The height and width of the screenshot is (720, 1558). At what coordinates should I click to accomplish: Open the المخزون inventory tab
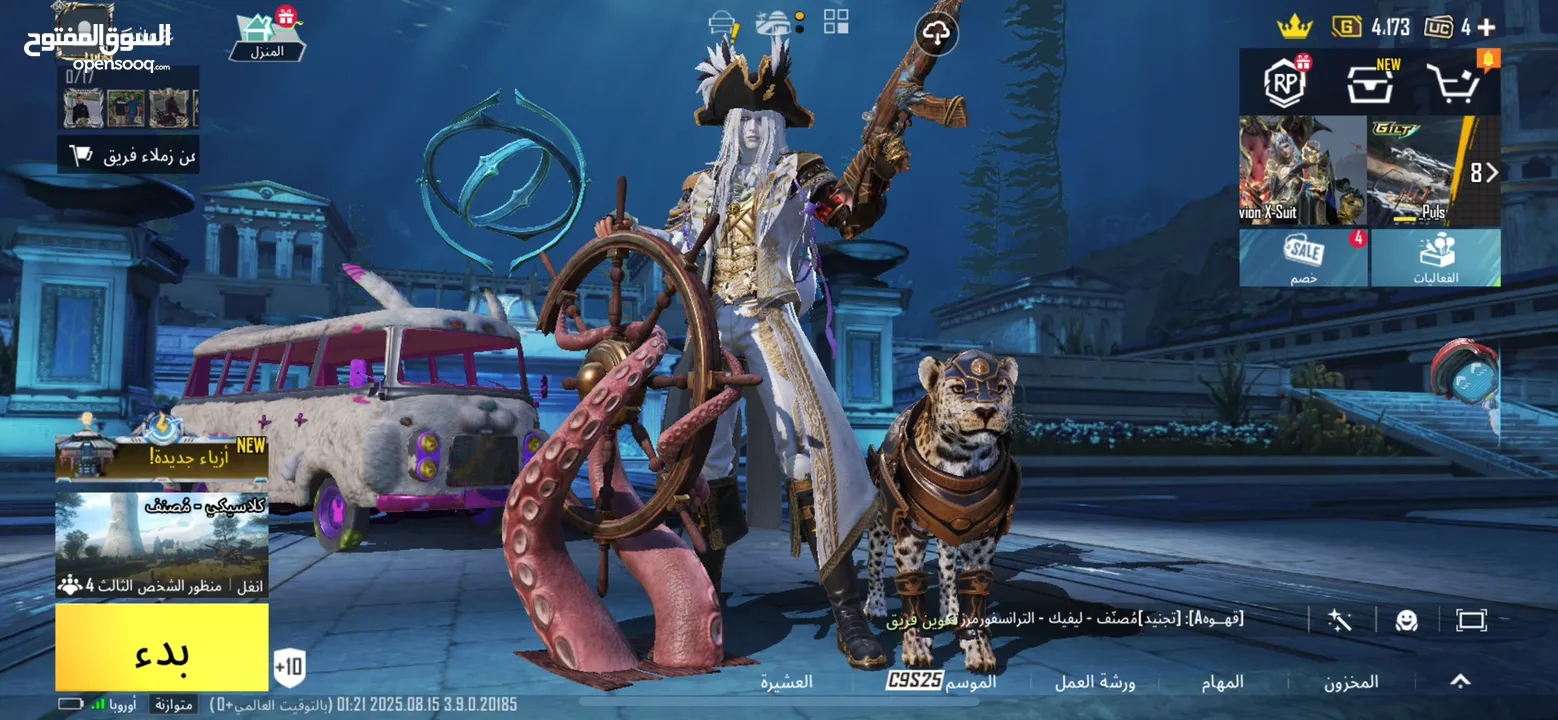pyautogui.click(x=1351, y=682)
